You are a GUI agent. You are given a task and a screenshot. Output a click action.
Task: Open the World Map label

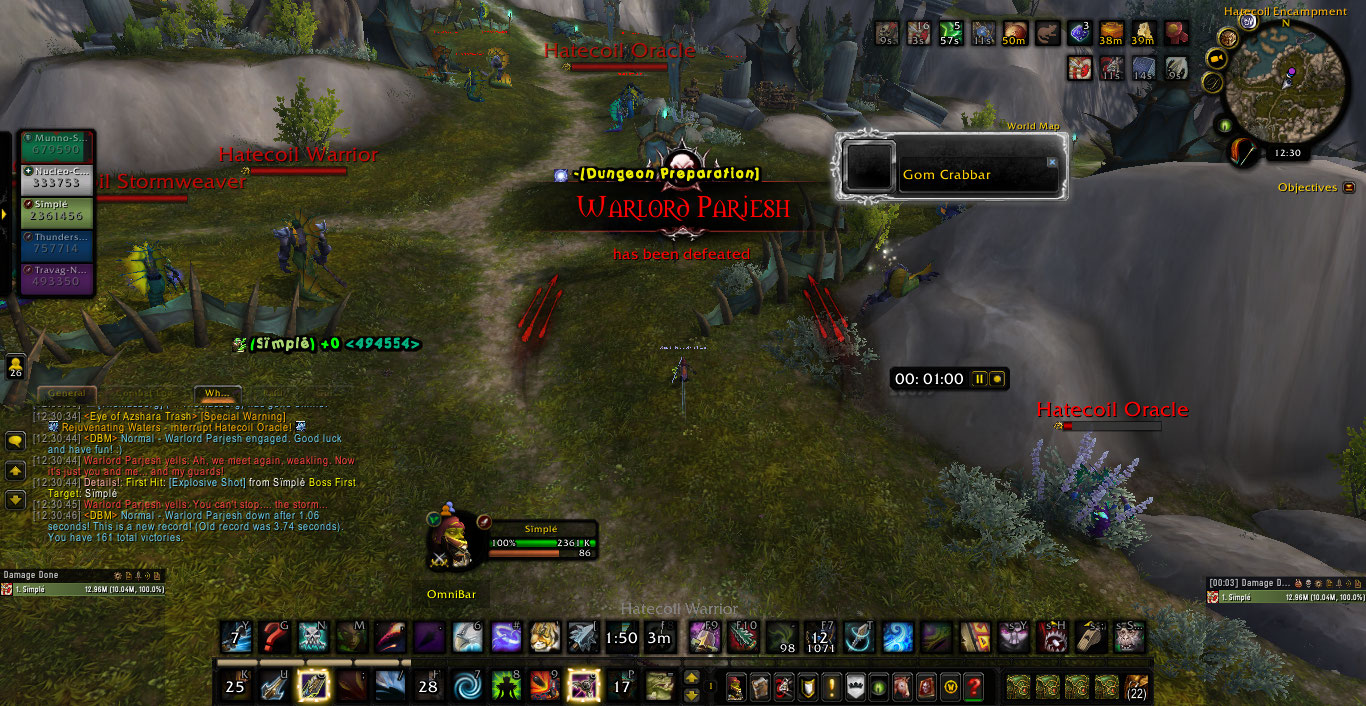1033,126
